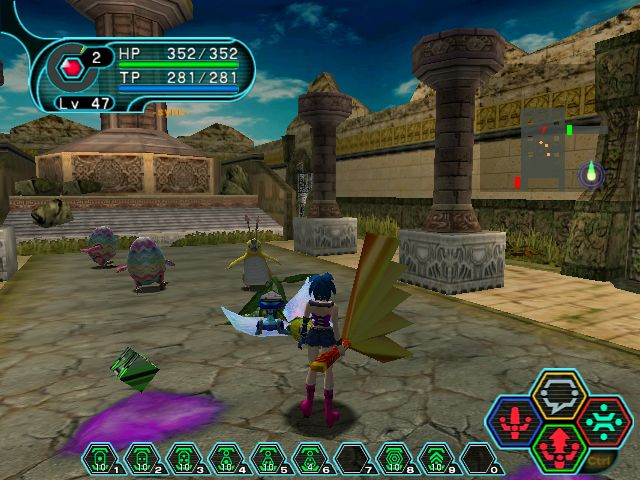This screenshot has height=480, width=640.
Task: Select the item in hotbar slot 4
Action: tap(226, 459)
